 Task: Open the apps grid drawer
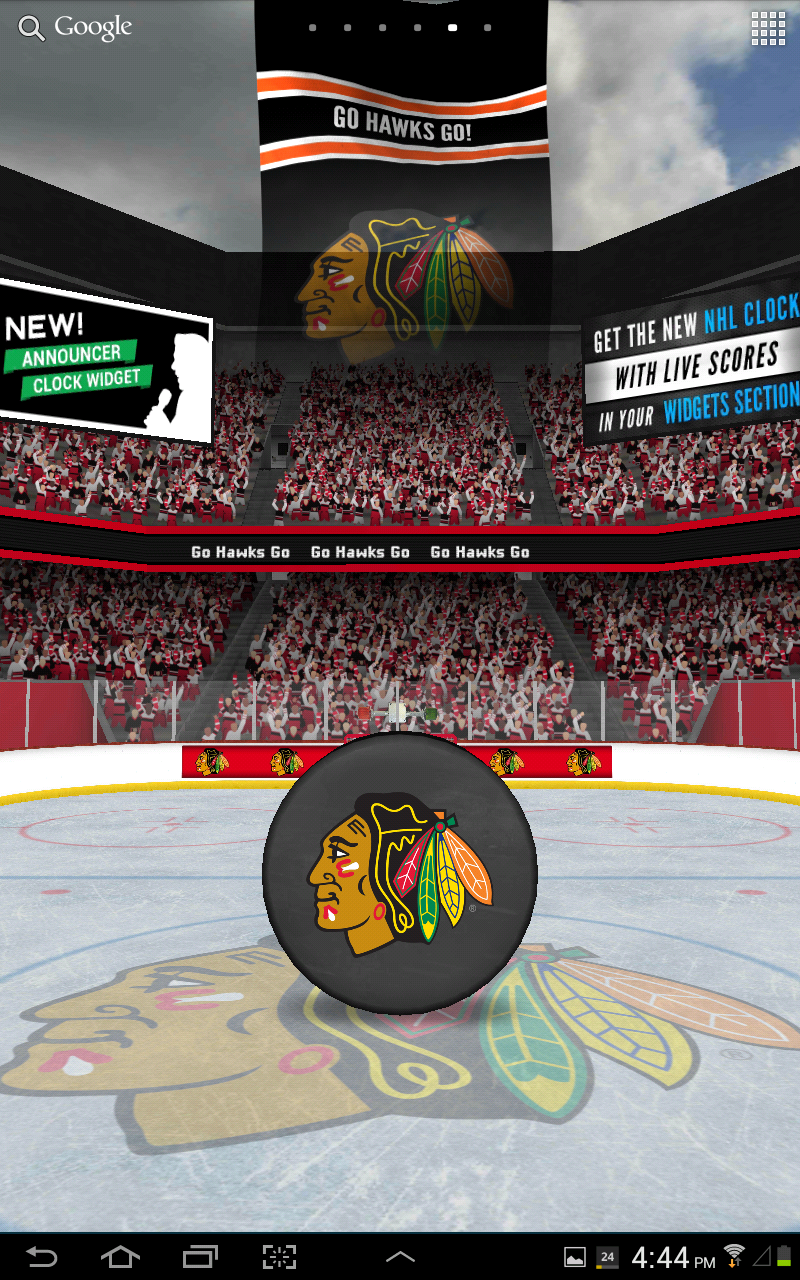[x=768, y=29]
